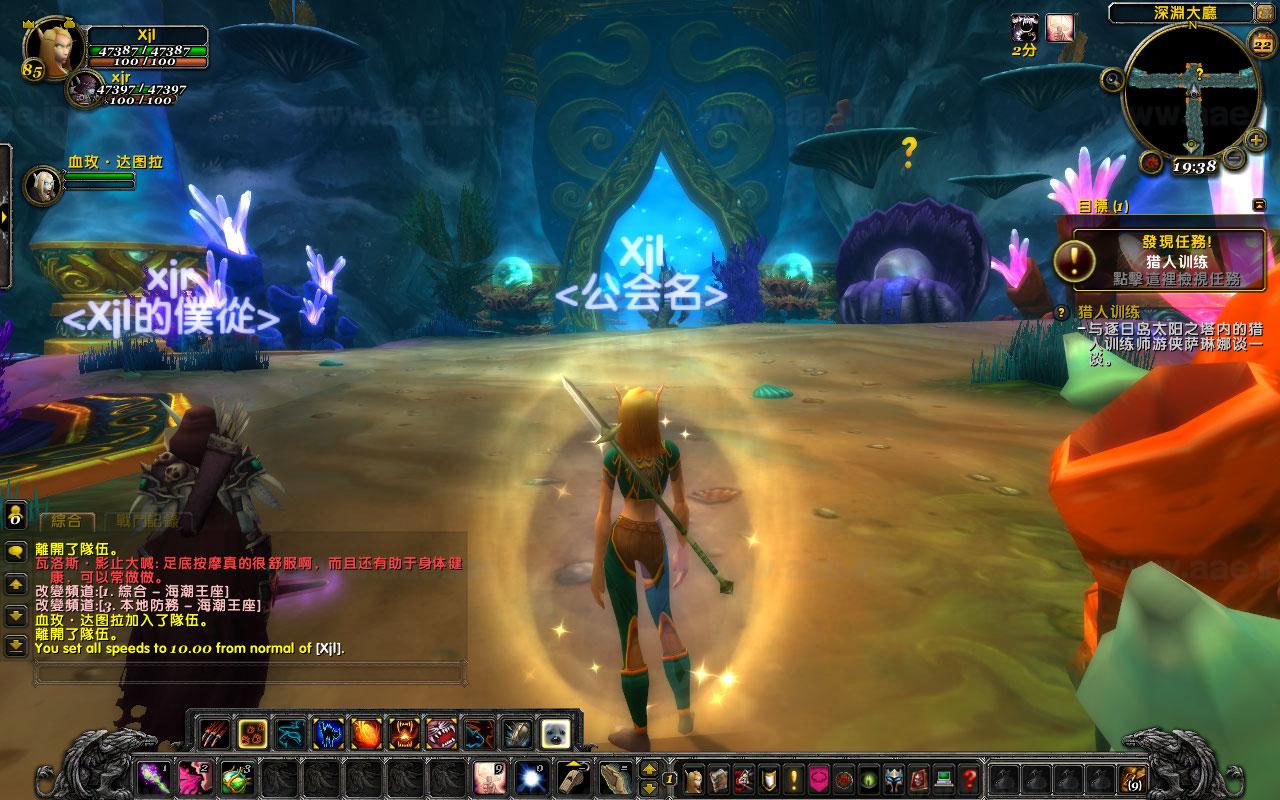Open the main menu computer icon
The height and width of the screenshot is (800, 1280).
tap(944, 777)
